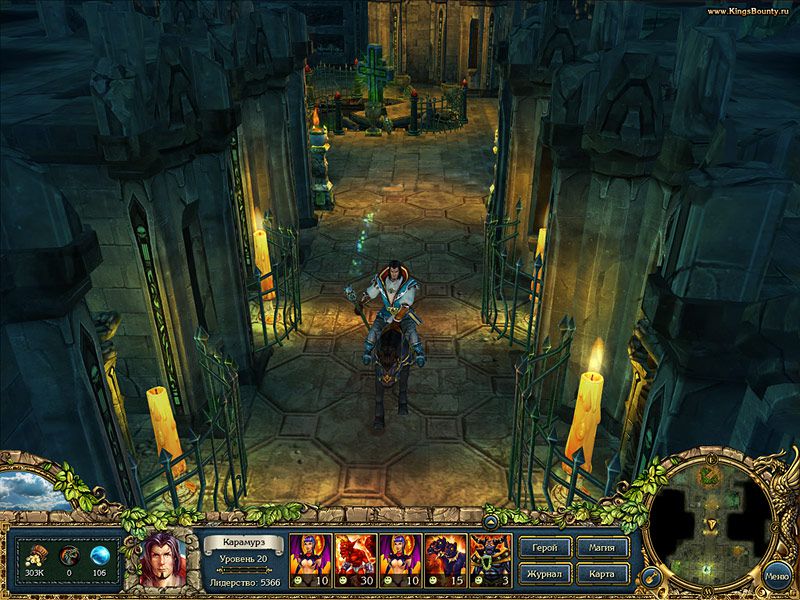Open the Журнал (Journal) quest log
Image resolution: width=800 pixels, height=600 pixels.
click(546, 574)
